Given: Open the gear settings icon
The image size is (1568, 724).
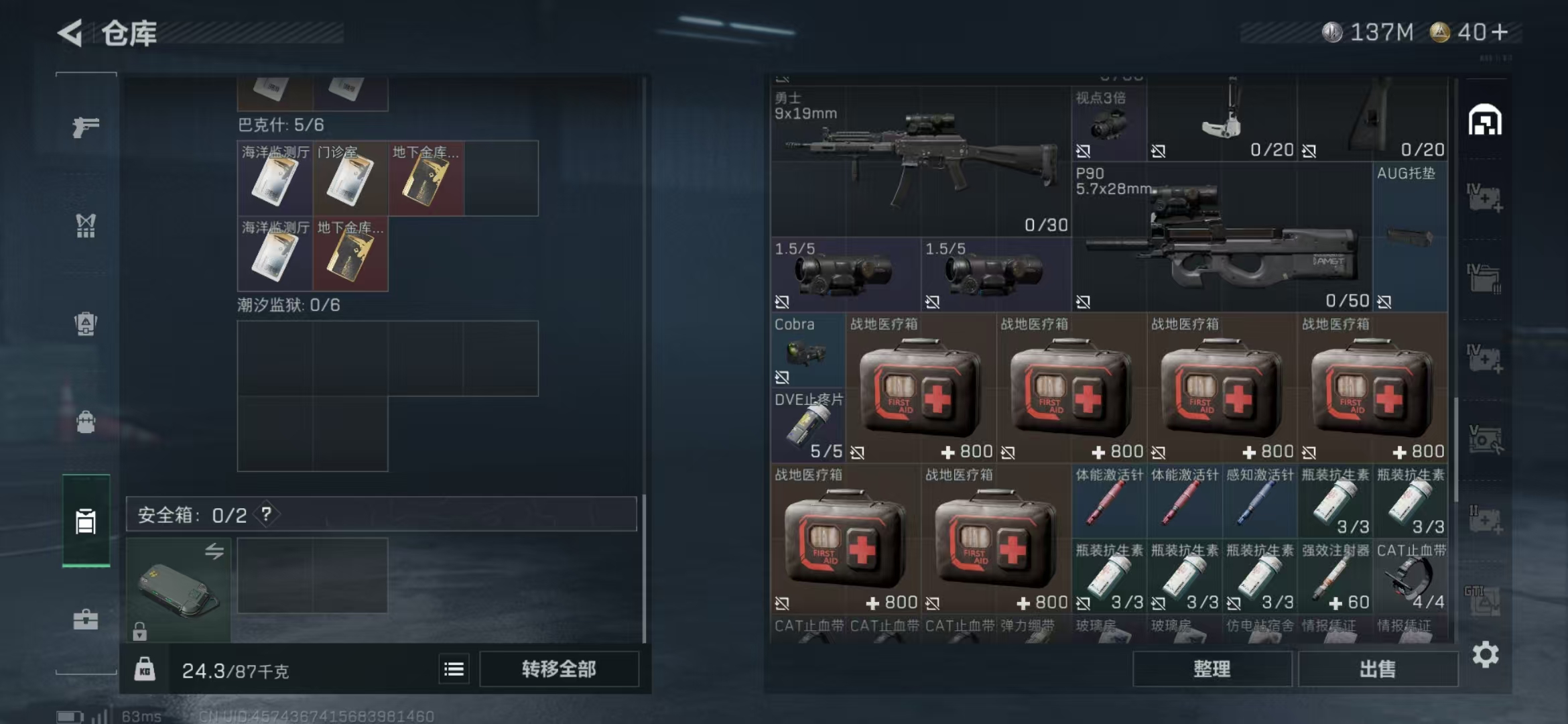Looking at the screenshot, I should click(x=1485, y=655).
